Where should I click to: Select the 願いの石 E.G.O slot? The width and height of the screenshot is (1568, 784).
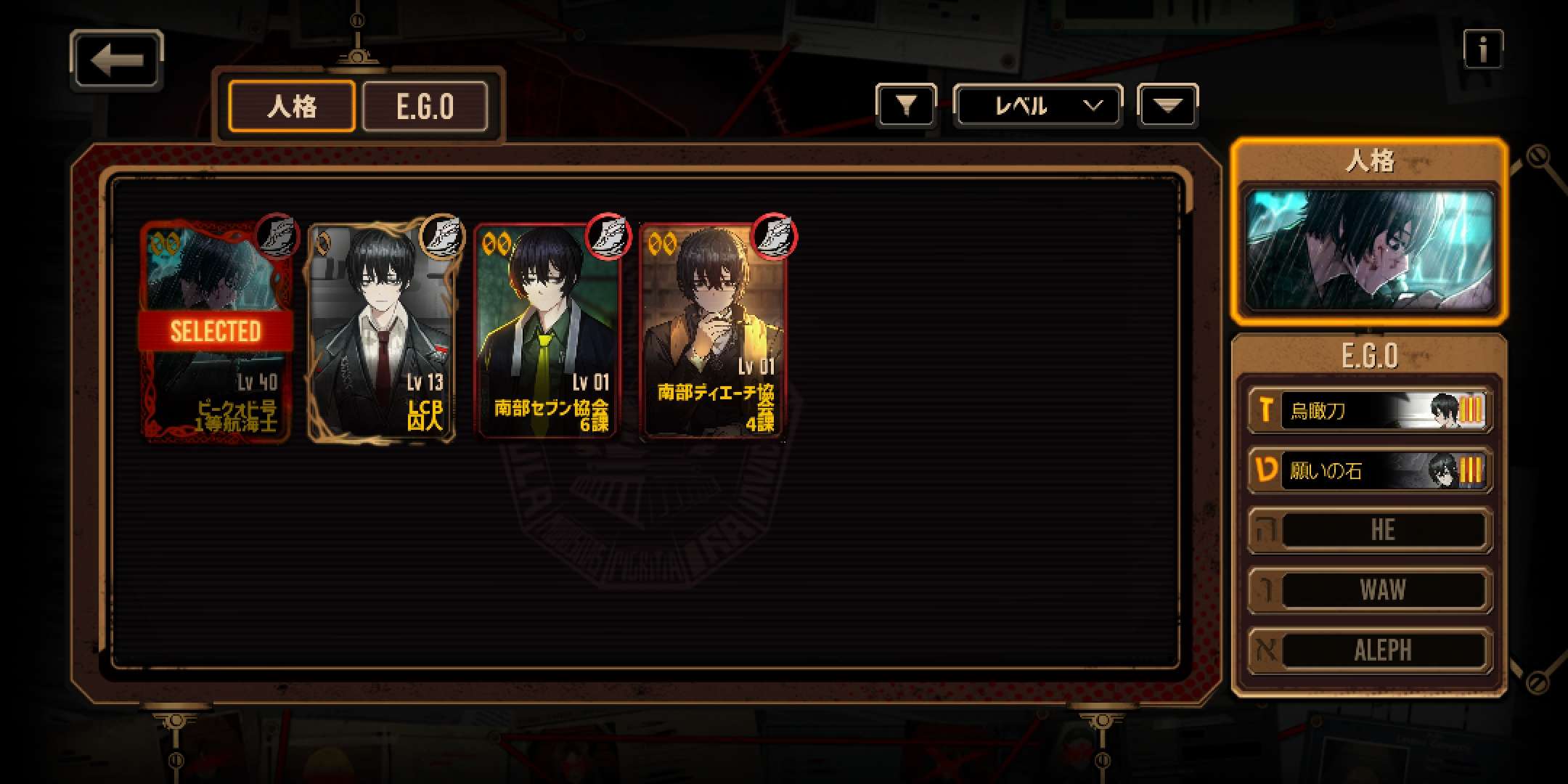point(1369,470)
